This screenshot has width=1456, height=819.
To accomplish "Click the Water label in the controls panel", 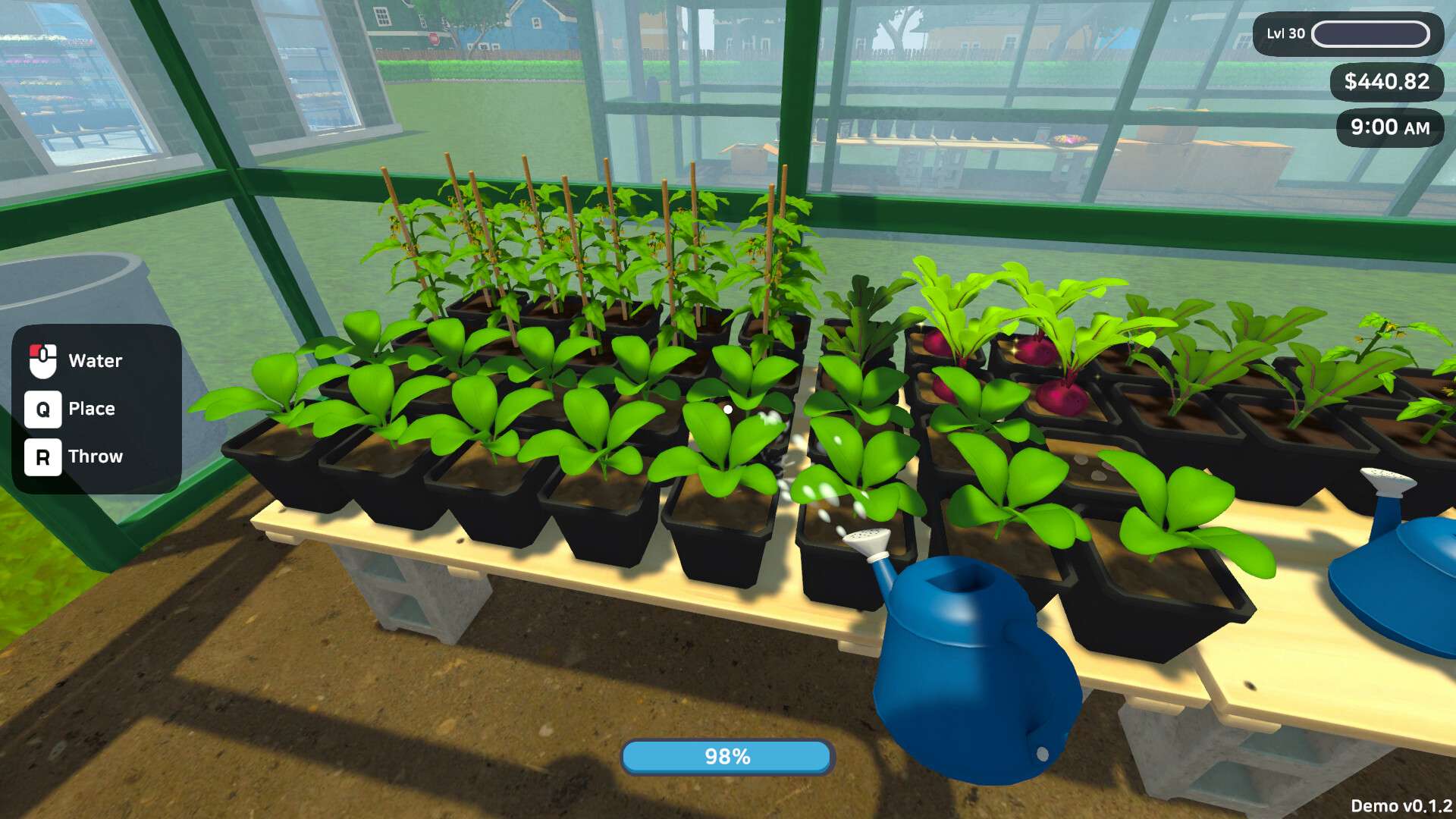I will coord(95,360).
